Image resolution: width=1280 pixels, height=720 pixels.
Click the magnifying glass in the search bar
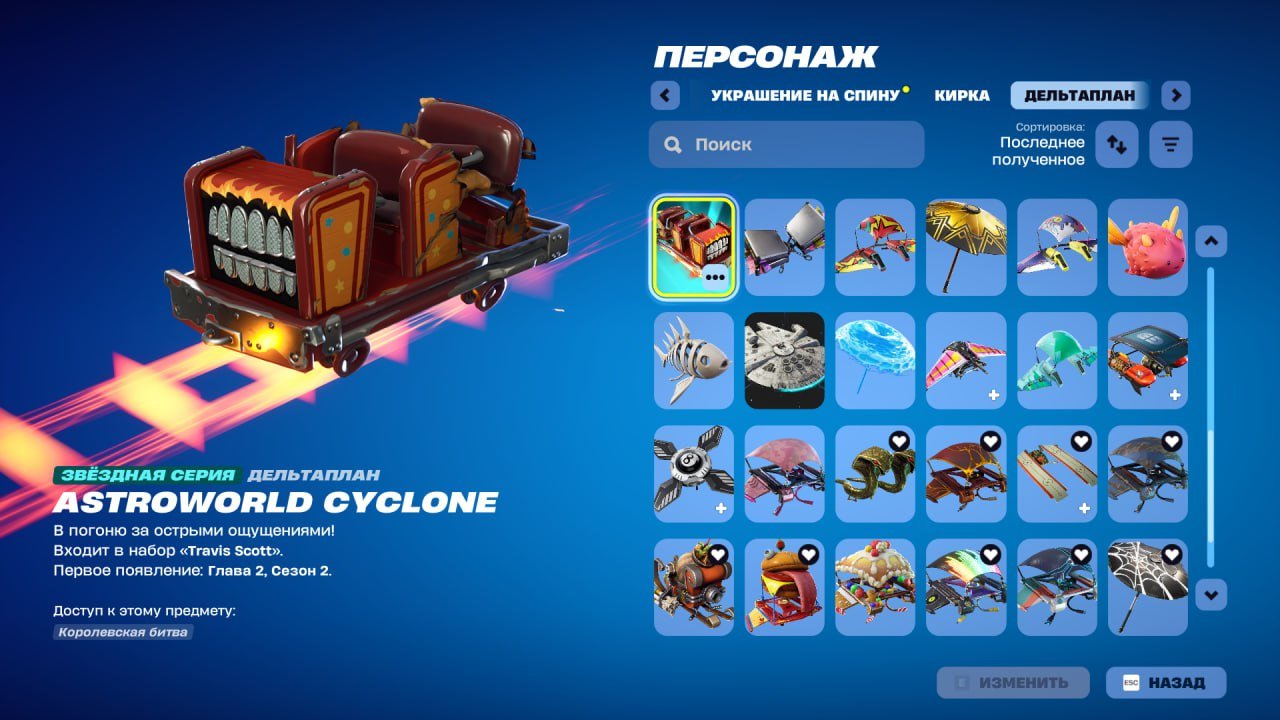pos(673,144)
